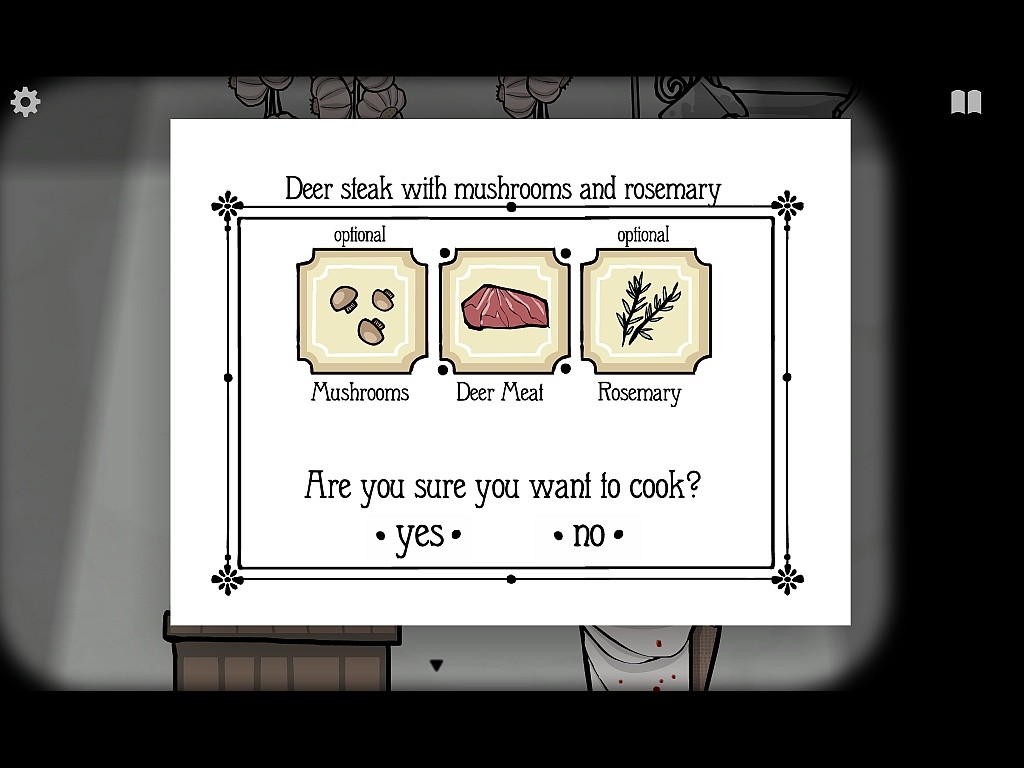Select the Deer Meat ingredient tile

pyautogui.click(x=504, y=311)
